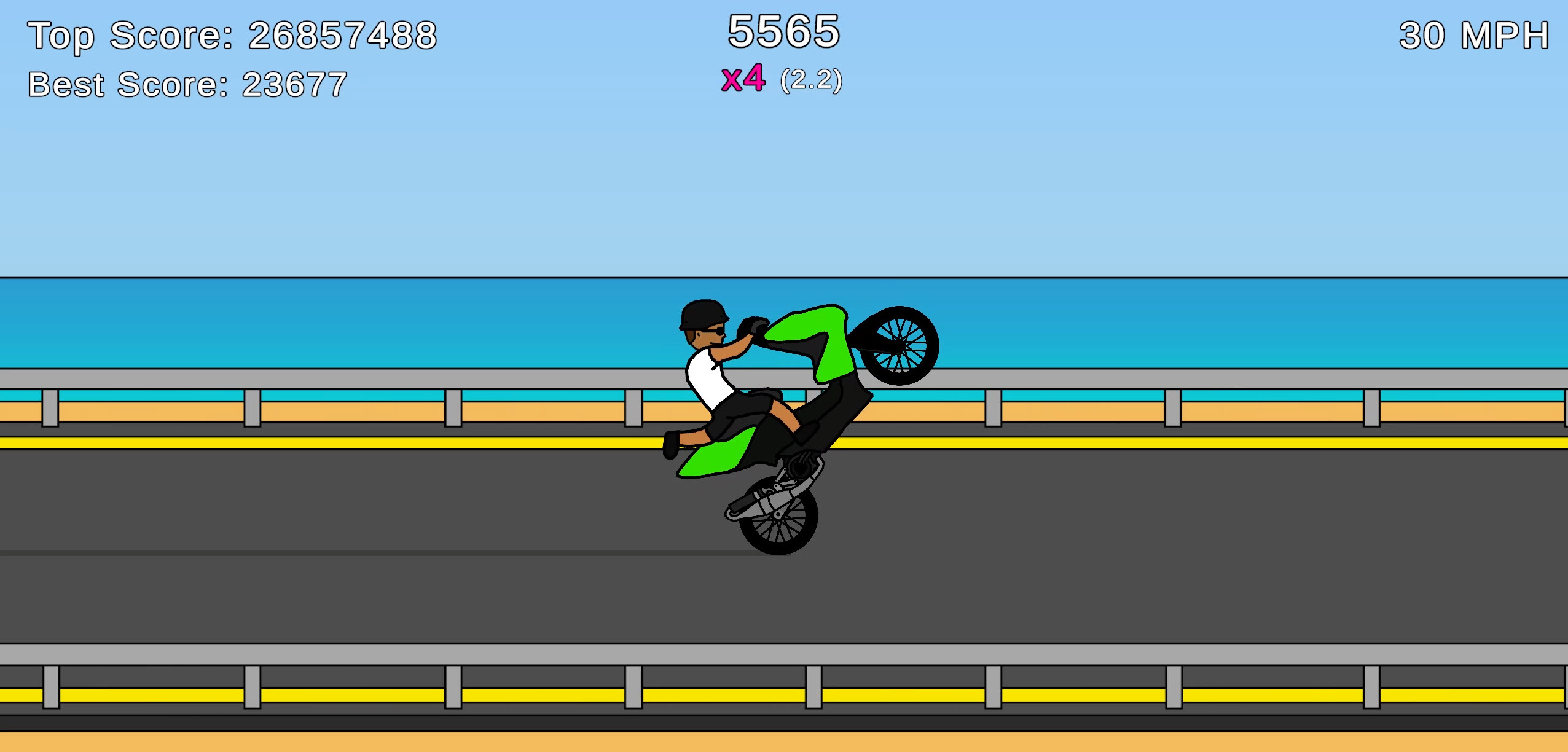
Task: Click the (2.2) wheelie angle value
Action: tap(811, 80)
